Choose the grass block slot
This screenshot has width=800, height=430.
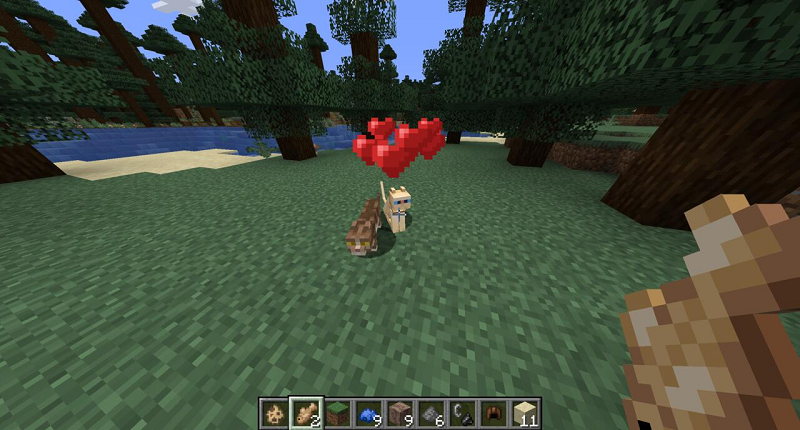pyautogui.click(x=337, y=412)
